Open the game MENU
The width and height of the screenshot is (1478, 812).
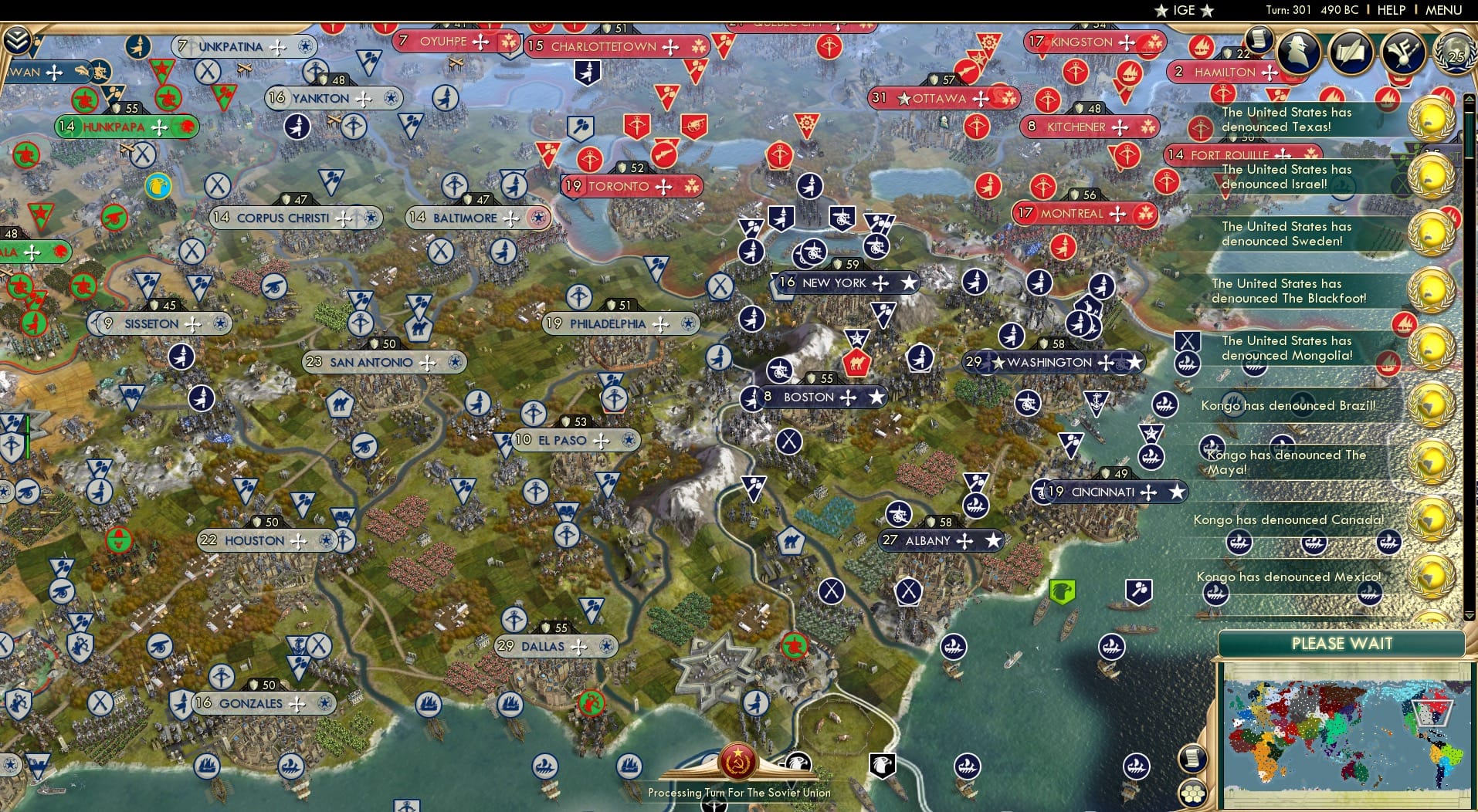1442,10
